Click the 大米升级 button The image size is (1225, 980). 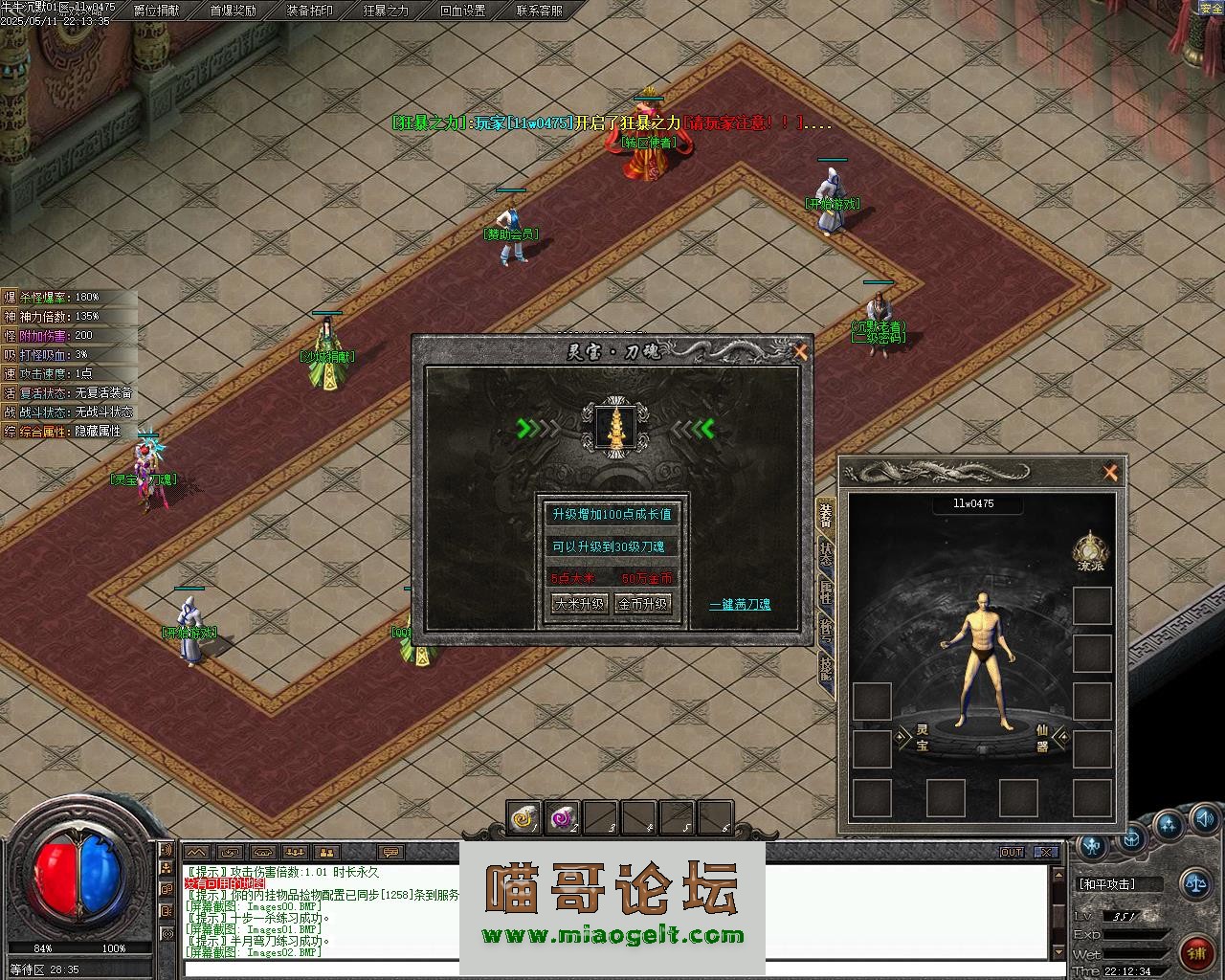pos(579,604)
